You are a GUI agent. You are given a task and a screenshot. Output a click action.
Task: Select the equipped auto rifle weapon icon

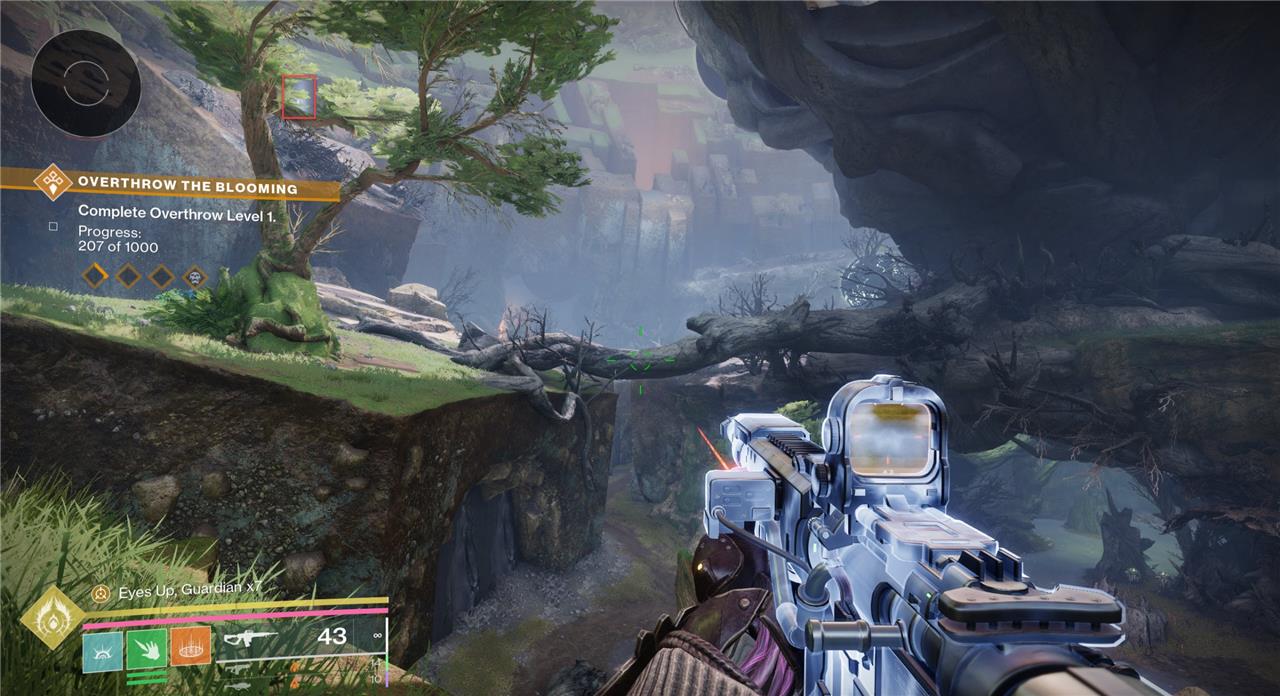coord(249,637)
